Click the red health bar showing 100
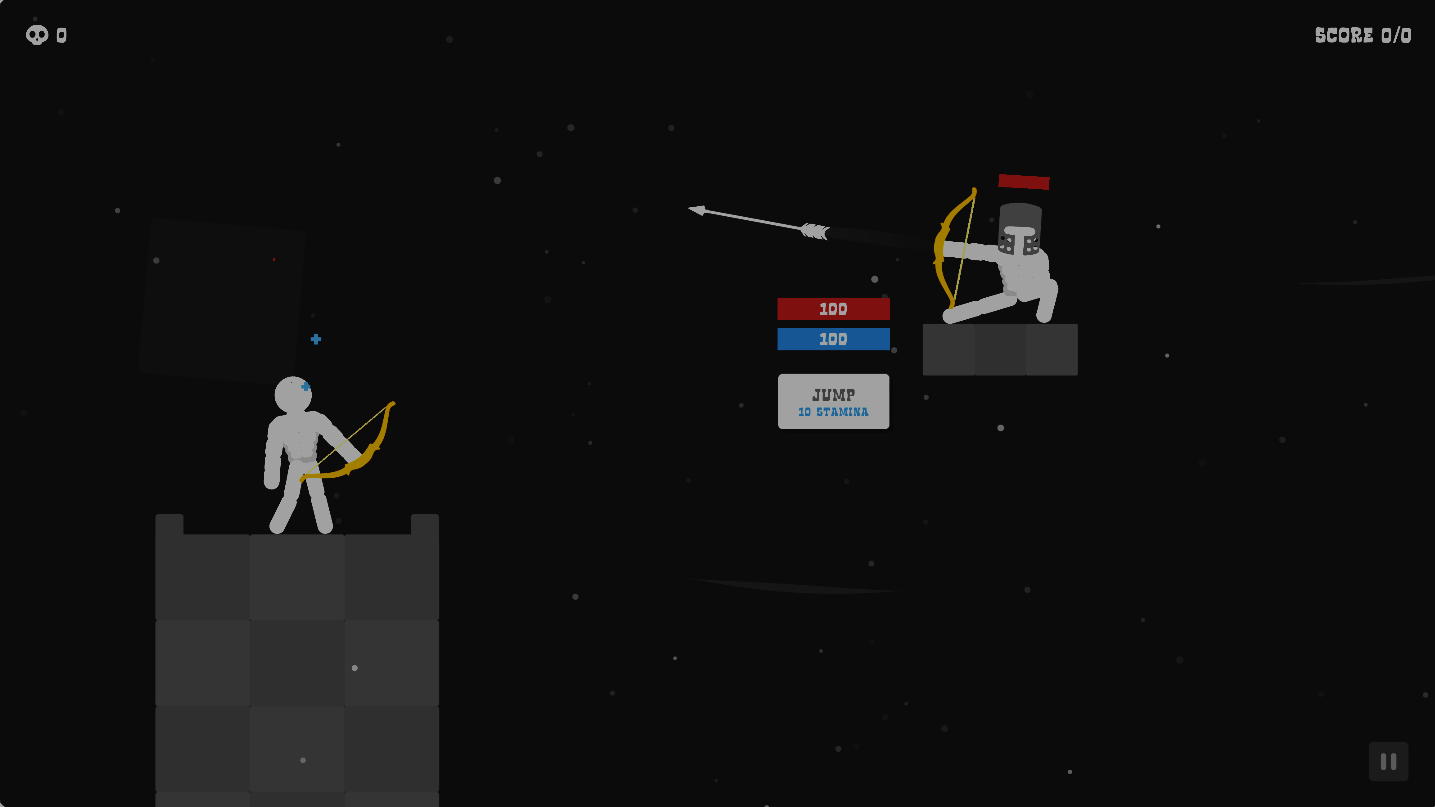 (833, 309)
